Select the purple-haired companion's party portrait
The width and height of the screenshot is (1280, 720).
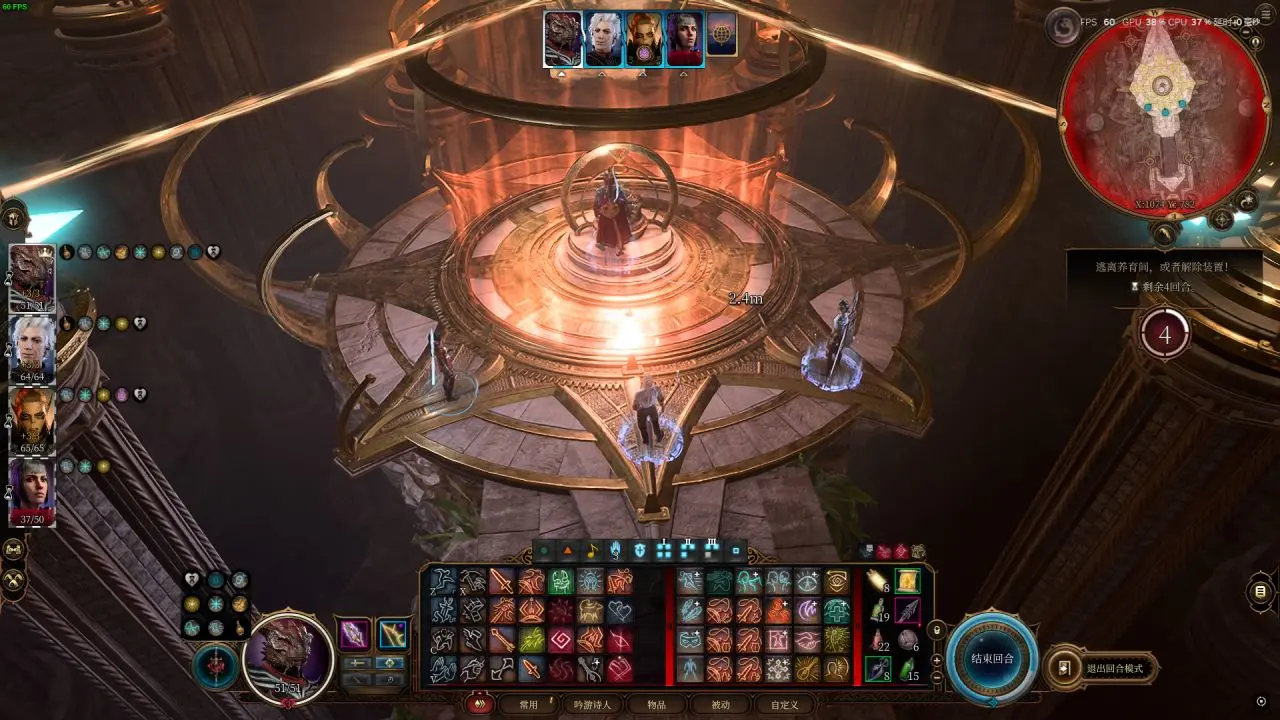click(x=31, y=491)
